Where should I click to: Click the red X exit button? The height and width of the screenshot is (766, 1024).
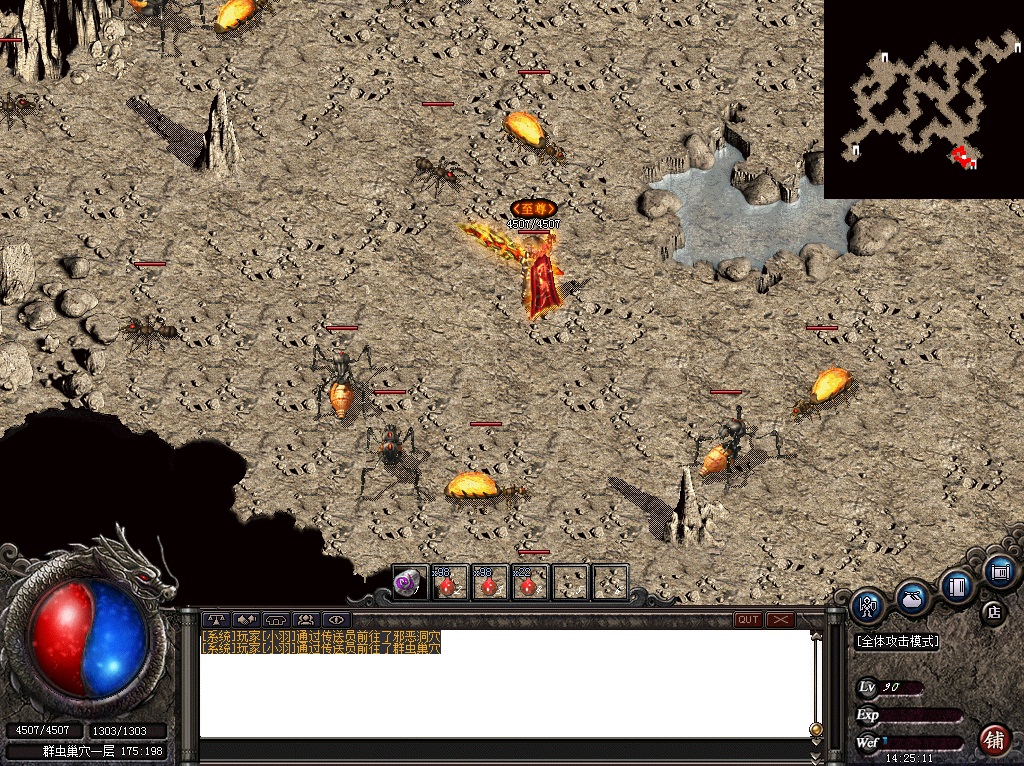(780, 620)
